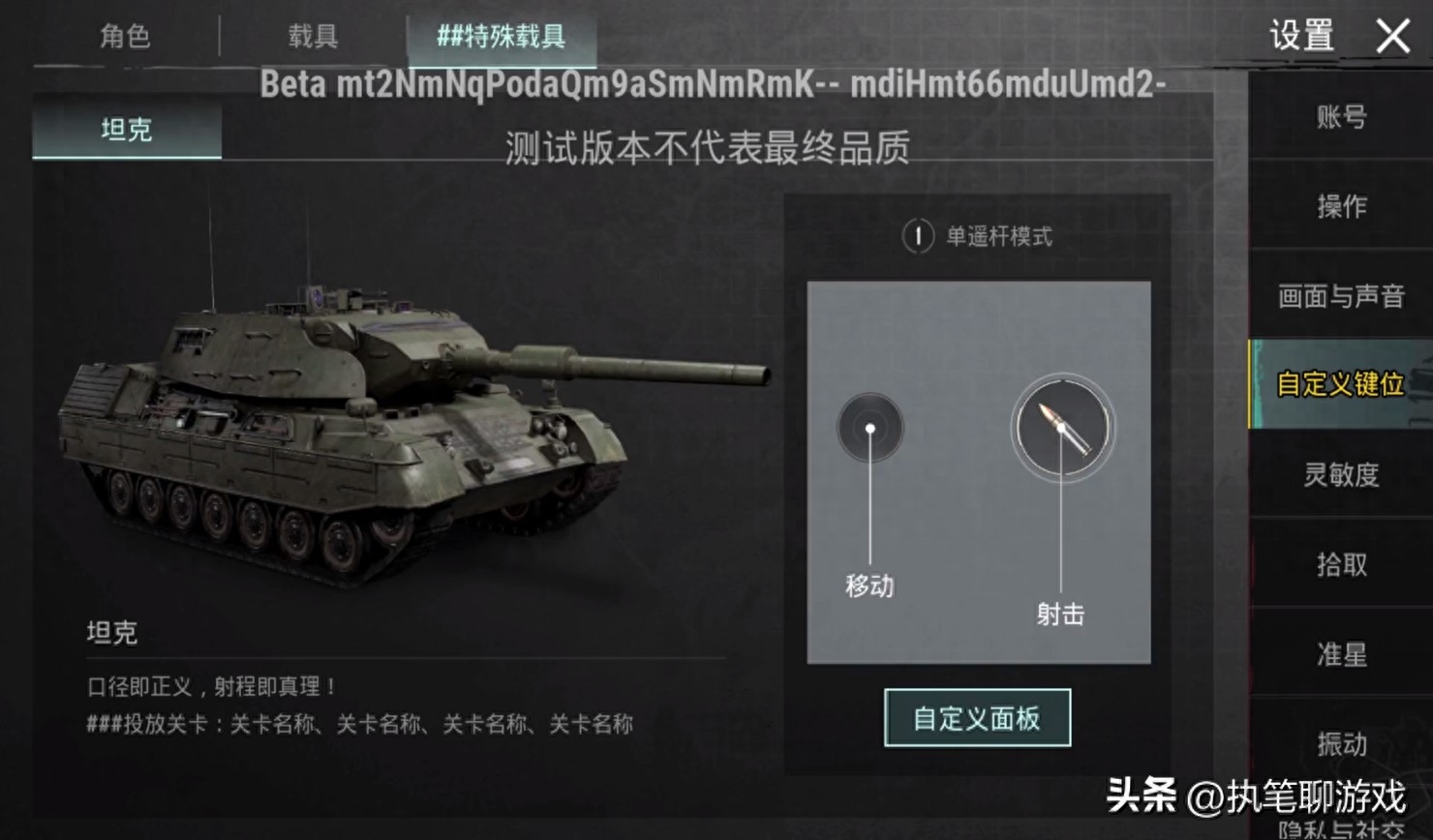
Task: Open the 载具 tab
Action: tap(313, 37)
